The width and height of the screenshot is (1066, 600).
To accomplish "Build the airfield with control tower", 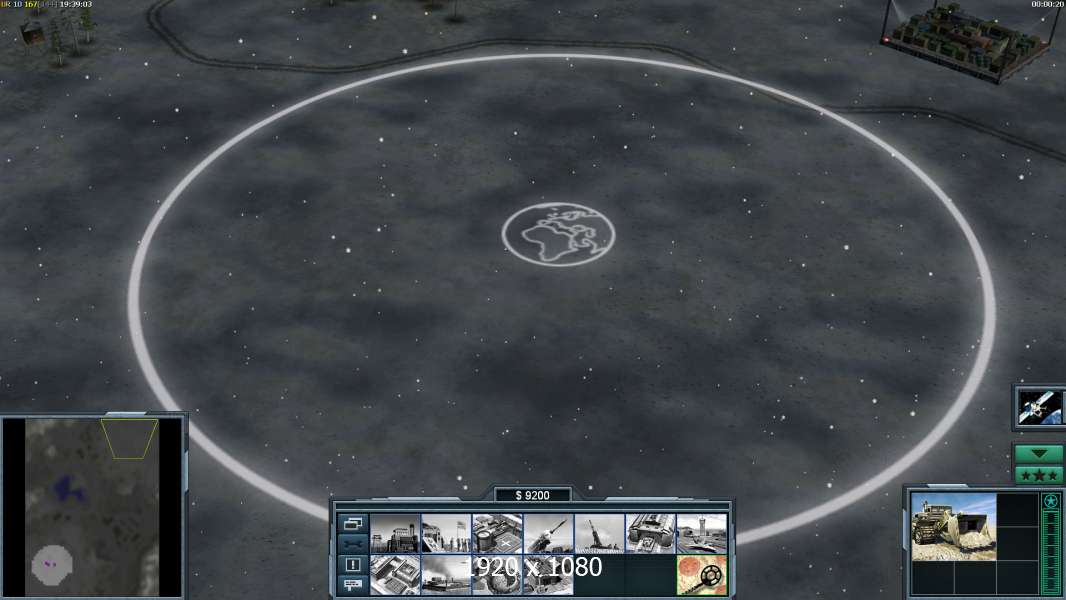I will pyautogui.click(x=701, y=533).
